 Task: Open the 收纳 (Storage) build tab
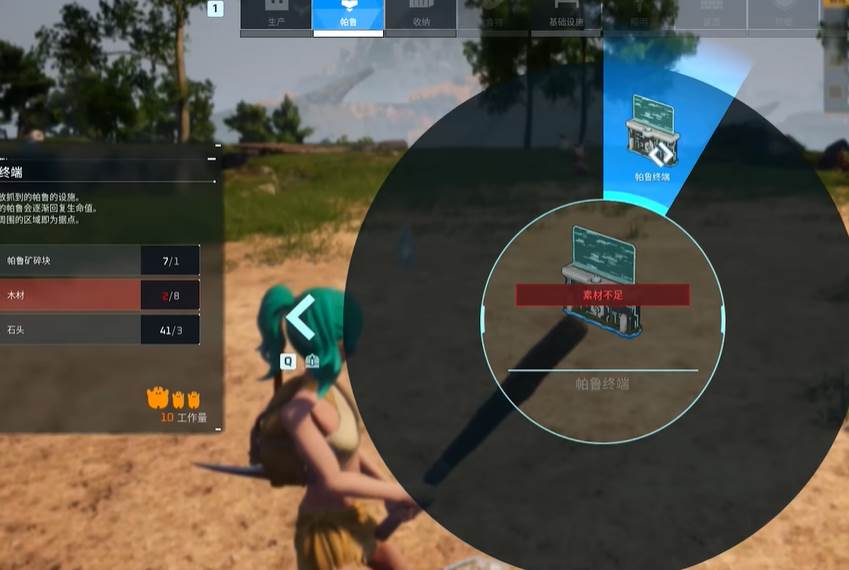click(420, 15)
